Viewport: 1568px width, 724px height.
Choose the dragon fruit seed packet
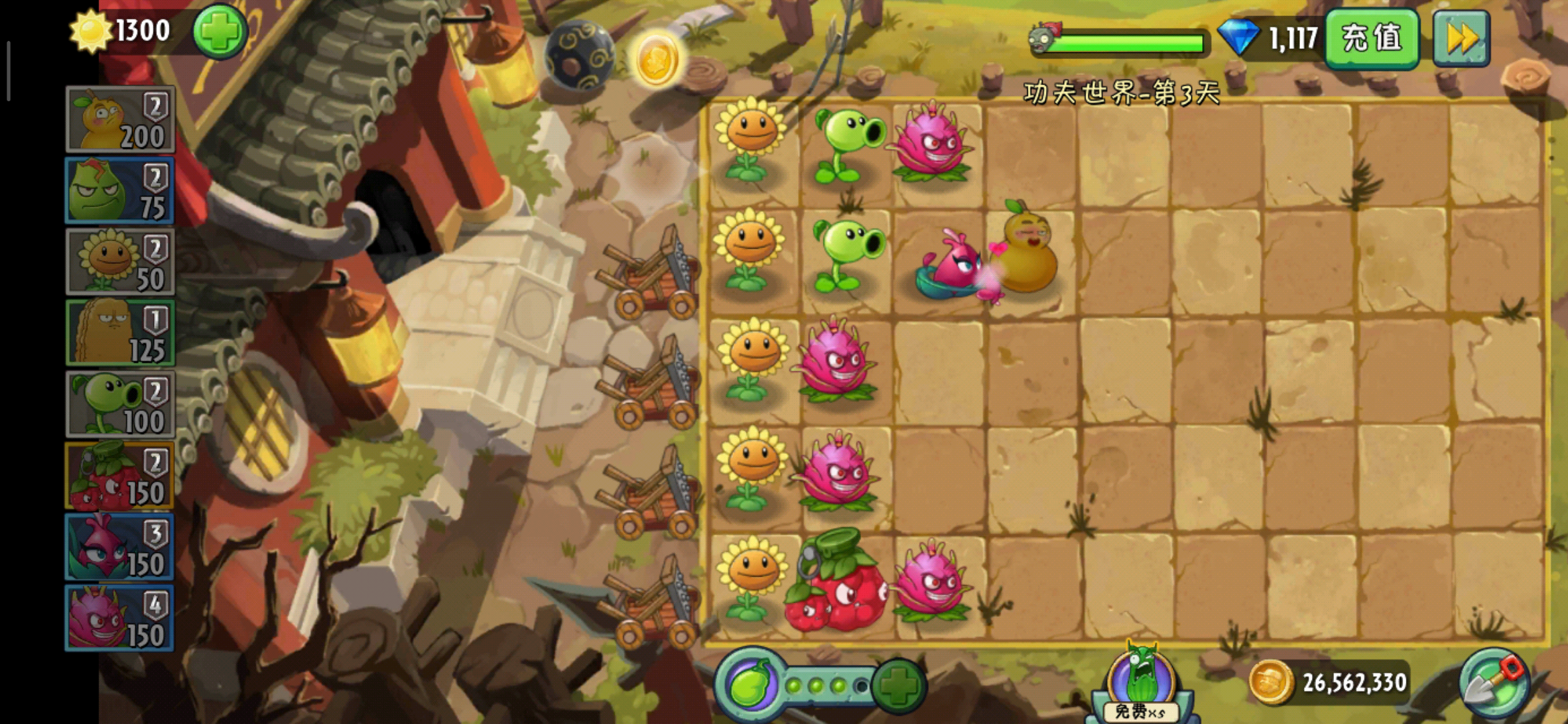(120, 618)
